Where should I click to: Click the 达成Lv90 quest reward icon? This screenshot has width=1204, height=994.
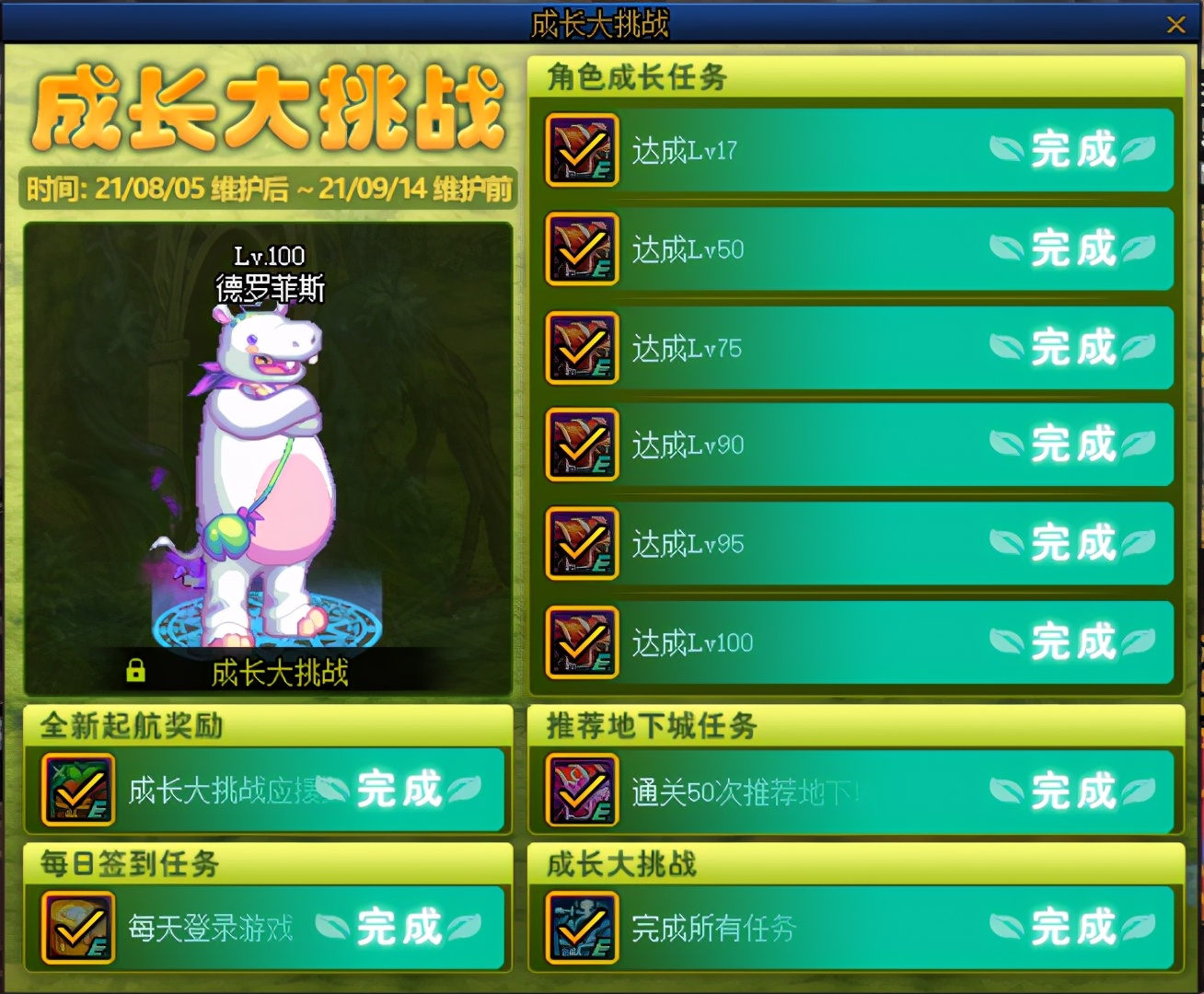(581, 446)
